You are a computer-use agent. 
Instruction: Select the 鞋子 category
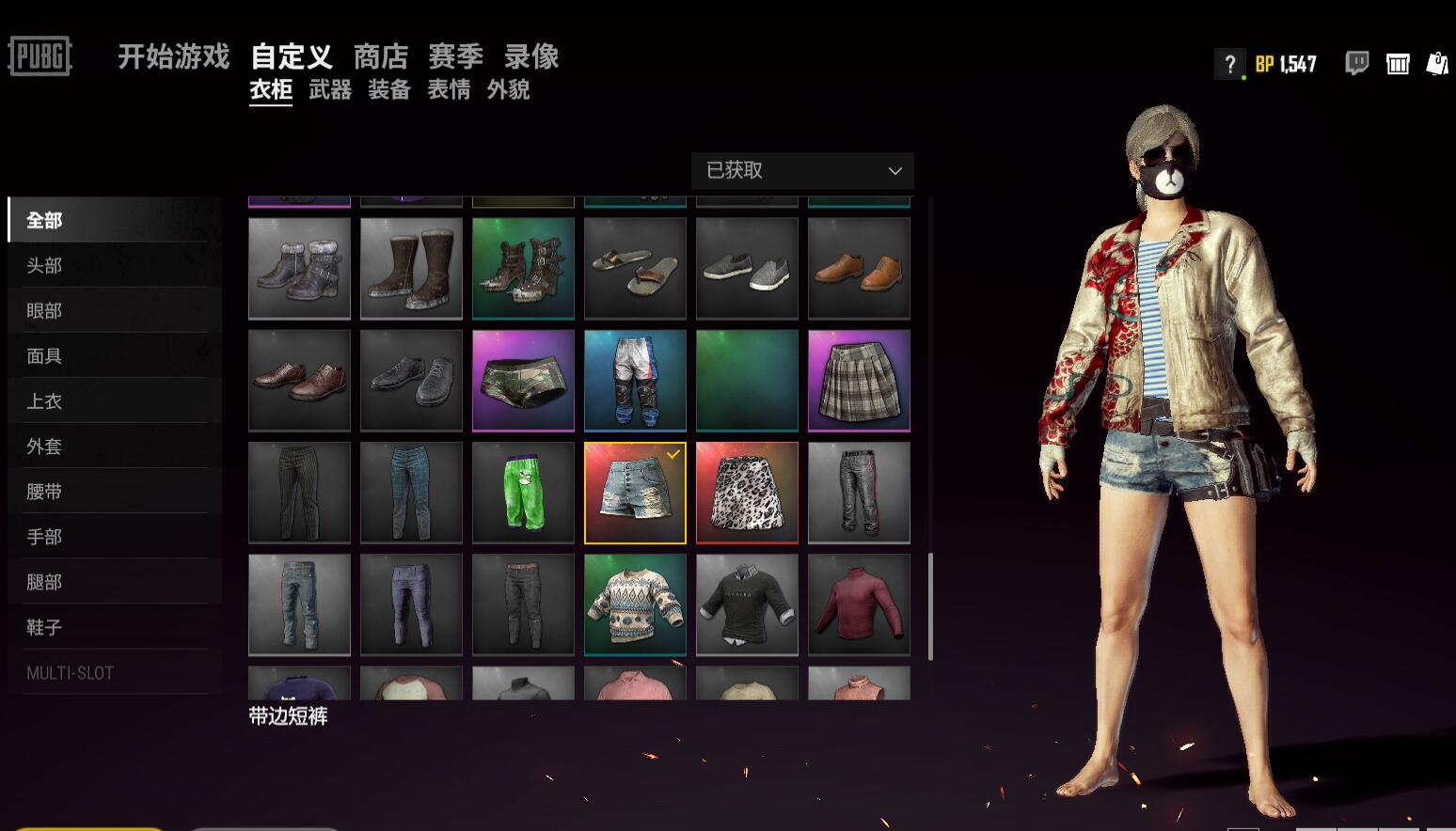(x=44, y=626)
